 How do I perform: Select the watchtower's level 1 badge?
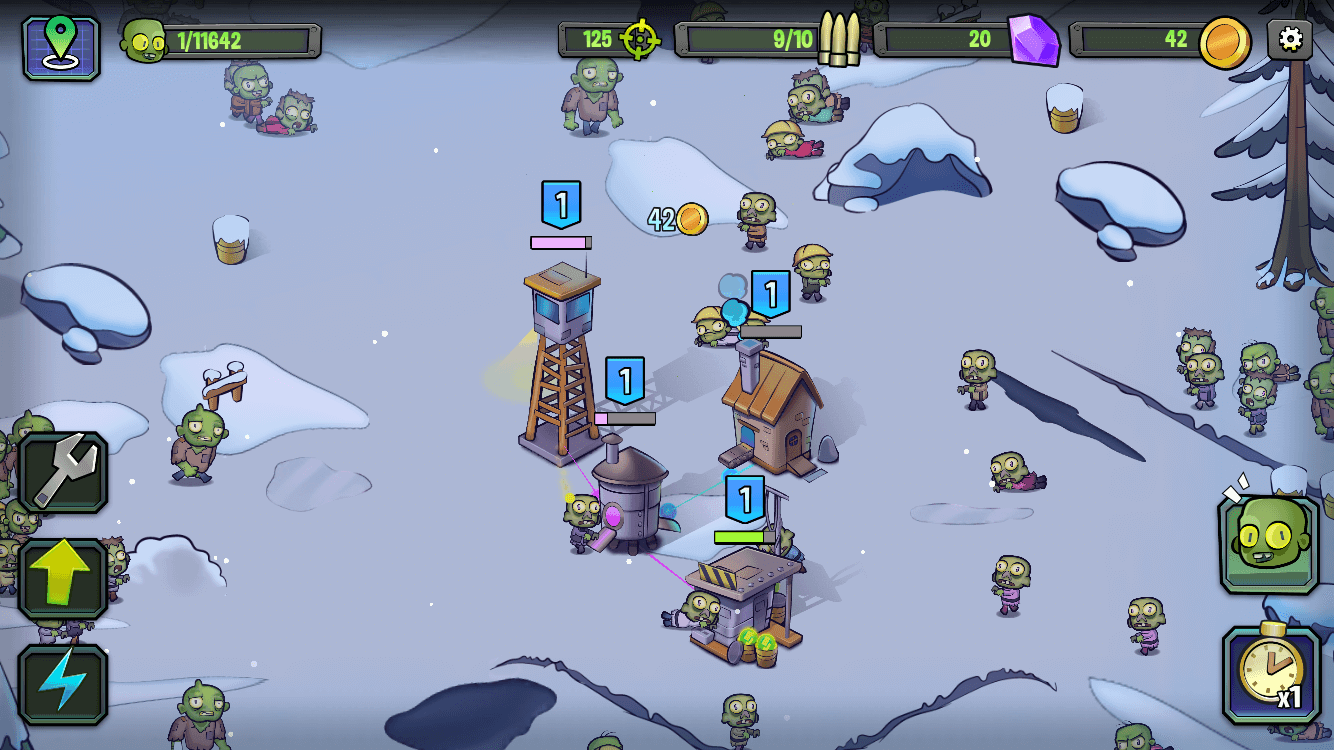coord(561,205)
